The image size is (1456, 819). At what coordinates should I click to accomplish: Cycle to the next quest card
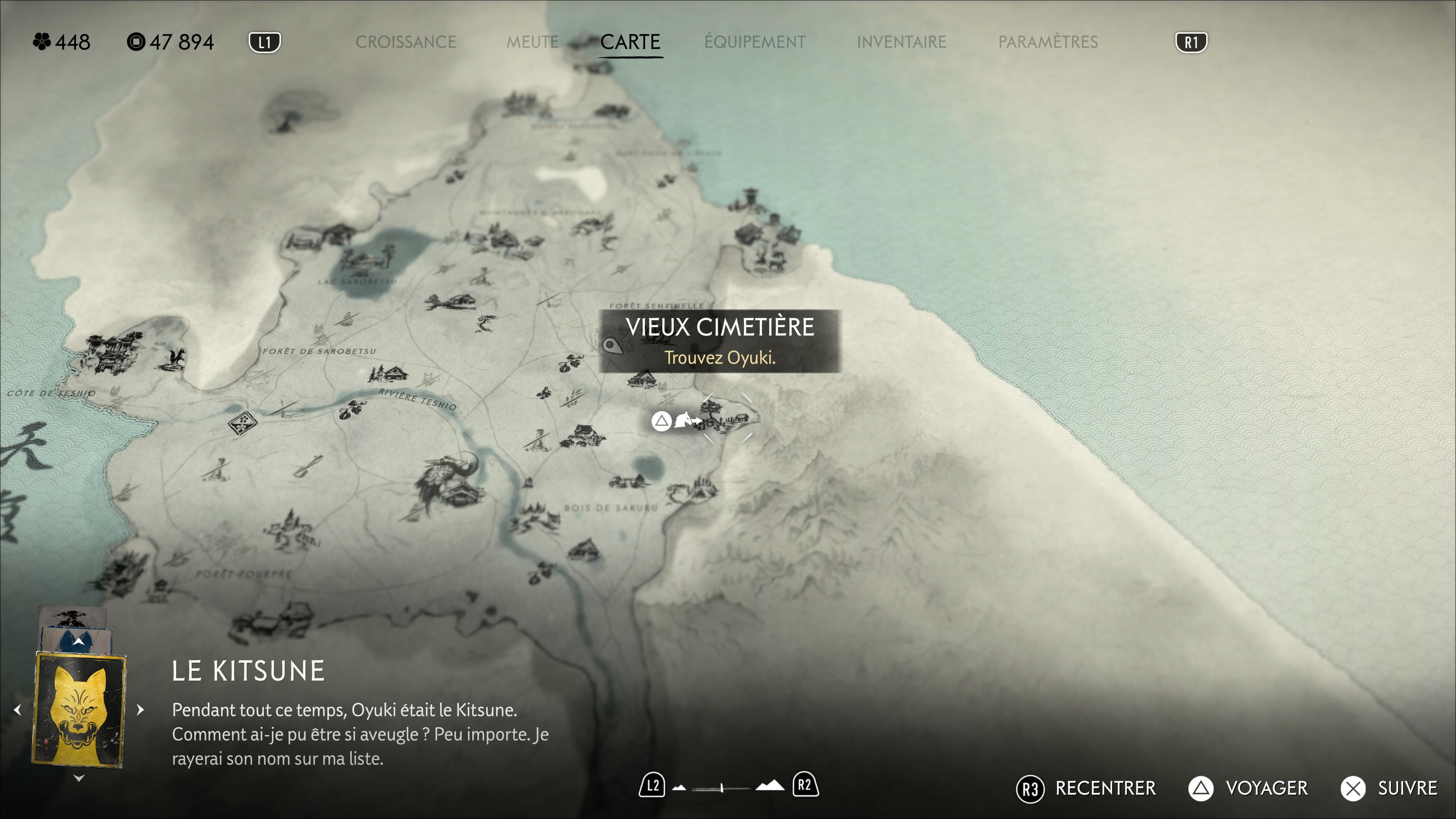pos(141,709)
